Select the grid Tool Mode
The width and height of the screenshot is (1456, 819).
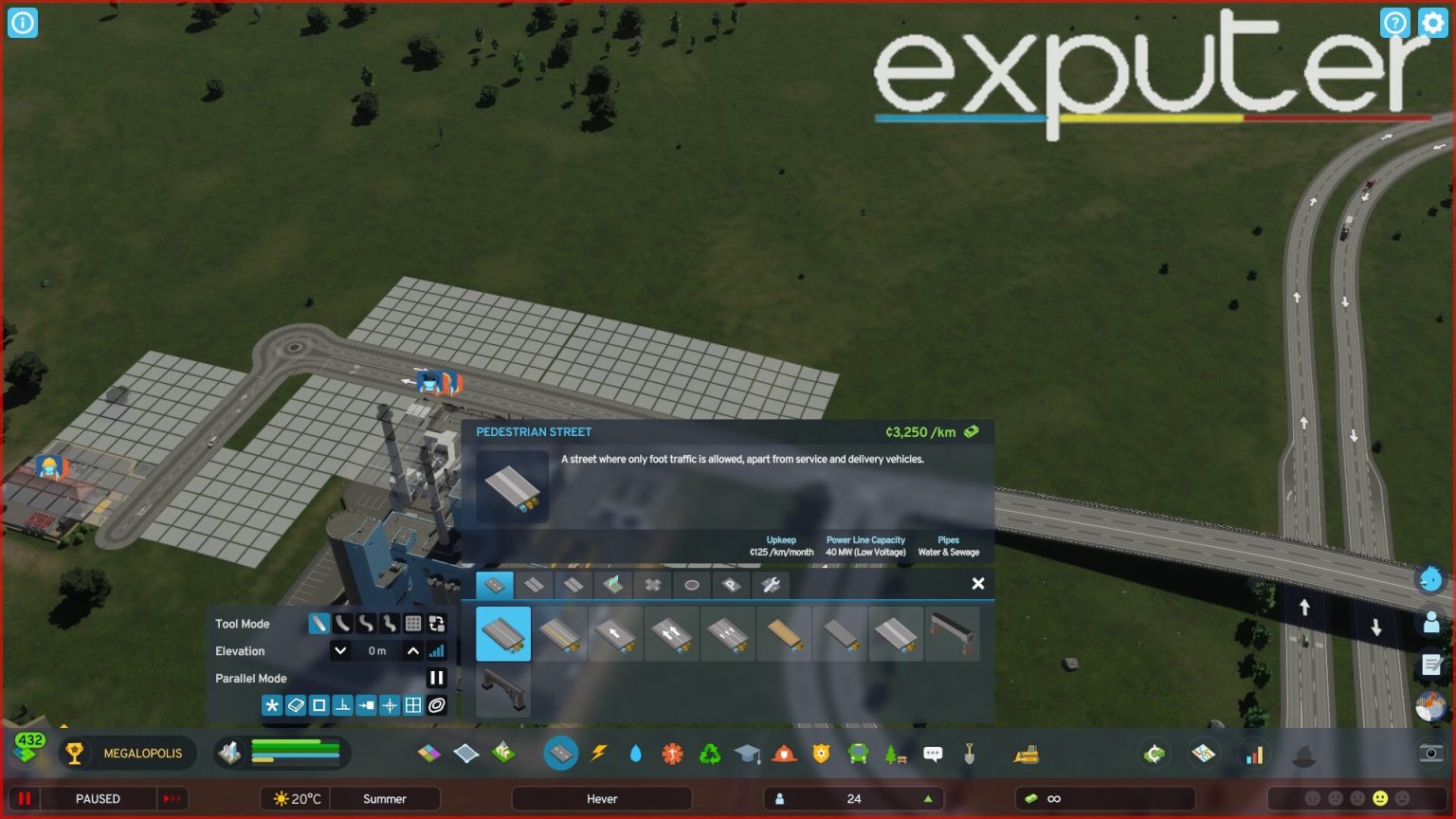click(x=413, y=623)
